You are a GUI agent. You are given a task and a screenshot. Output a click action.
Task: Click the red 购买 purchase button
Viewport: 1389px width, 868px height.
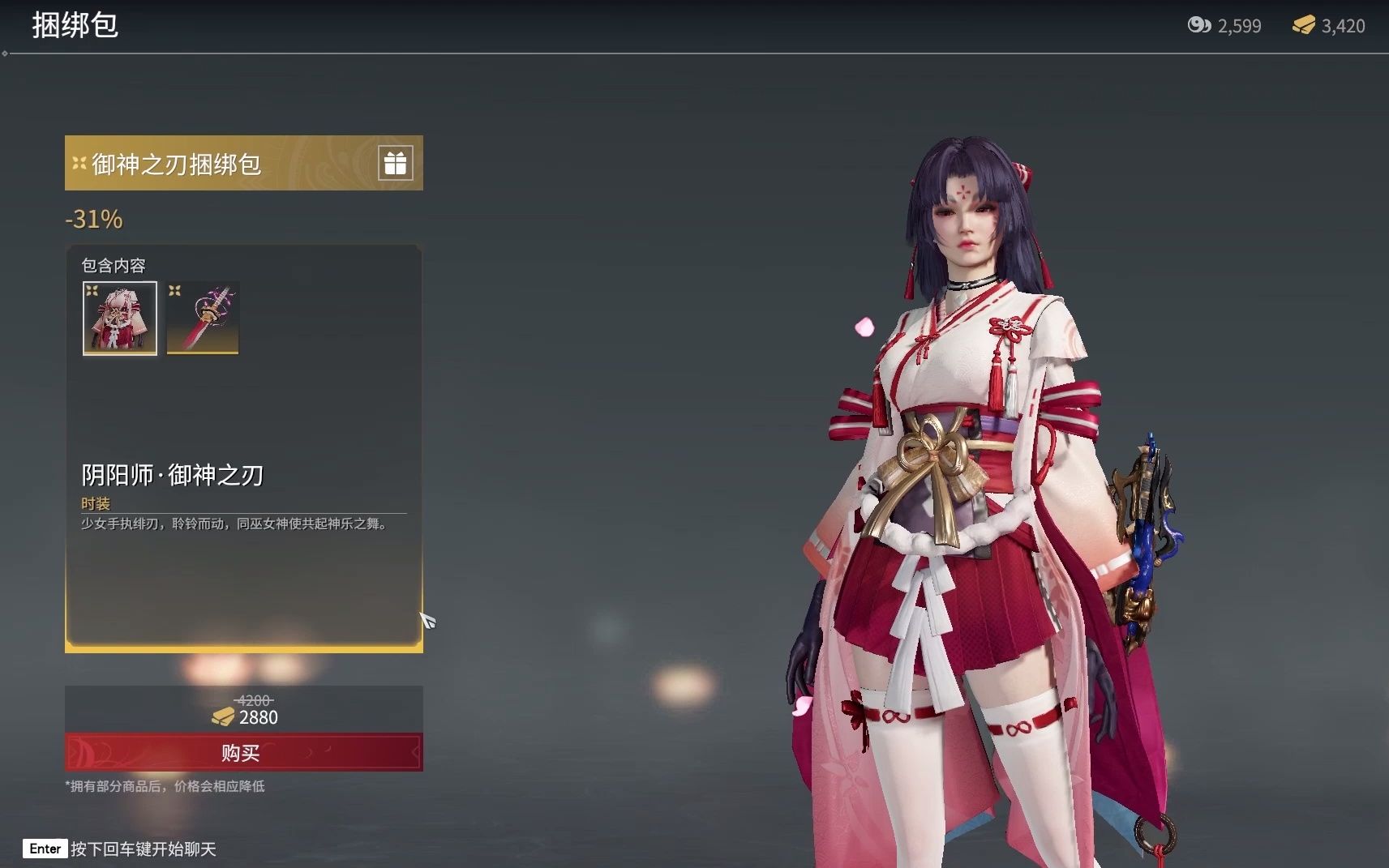coord(243,753)
